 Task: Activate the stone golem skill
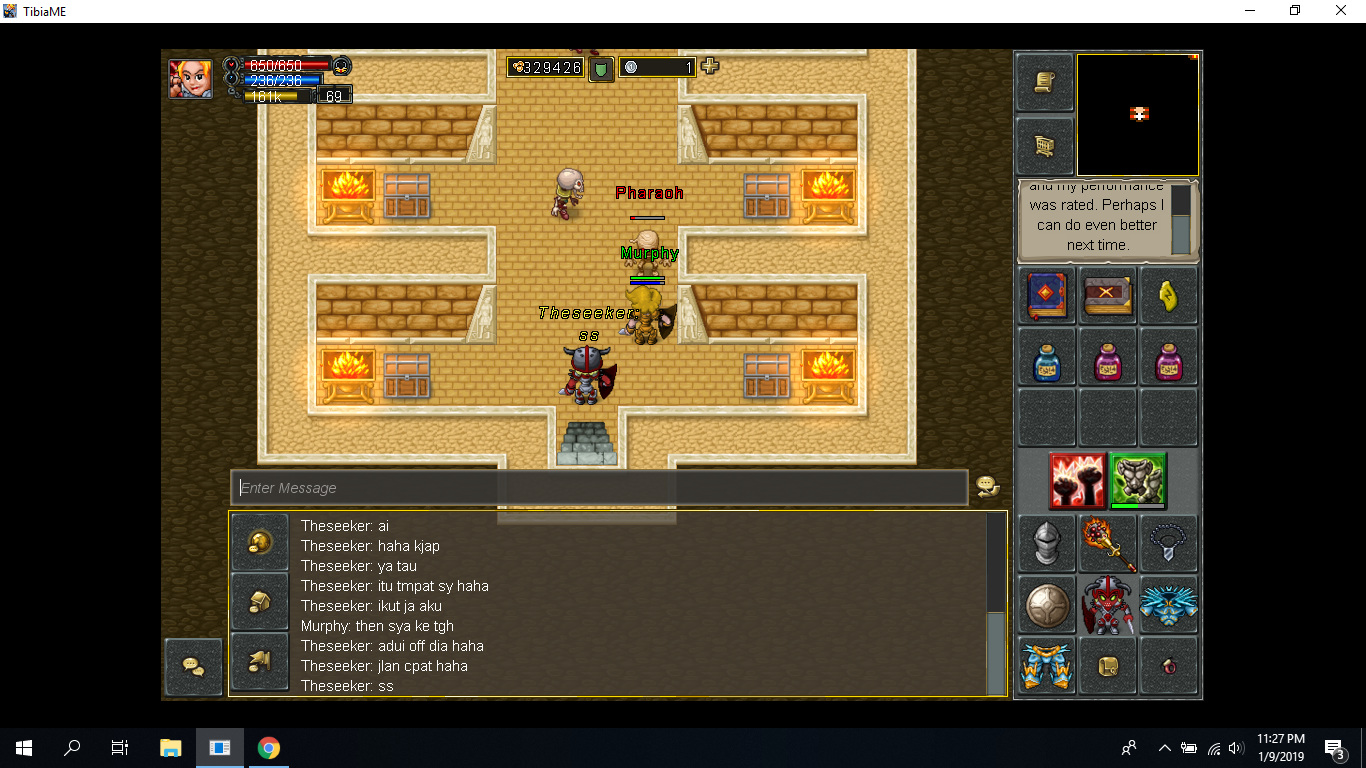point(1138,481)
